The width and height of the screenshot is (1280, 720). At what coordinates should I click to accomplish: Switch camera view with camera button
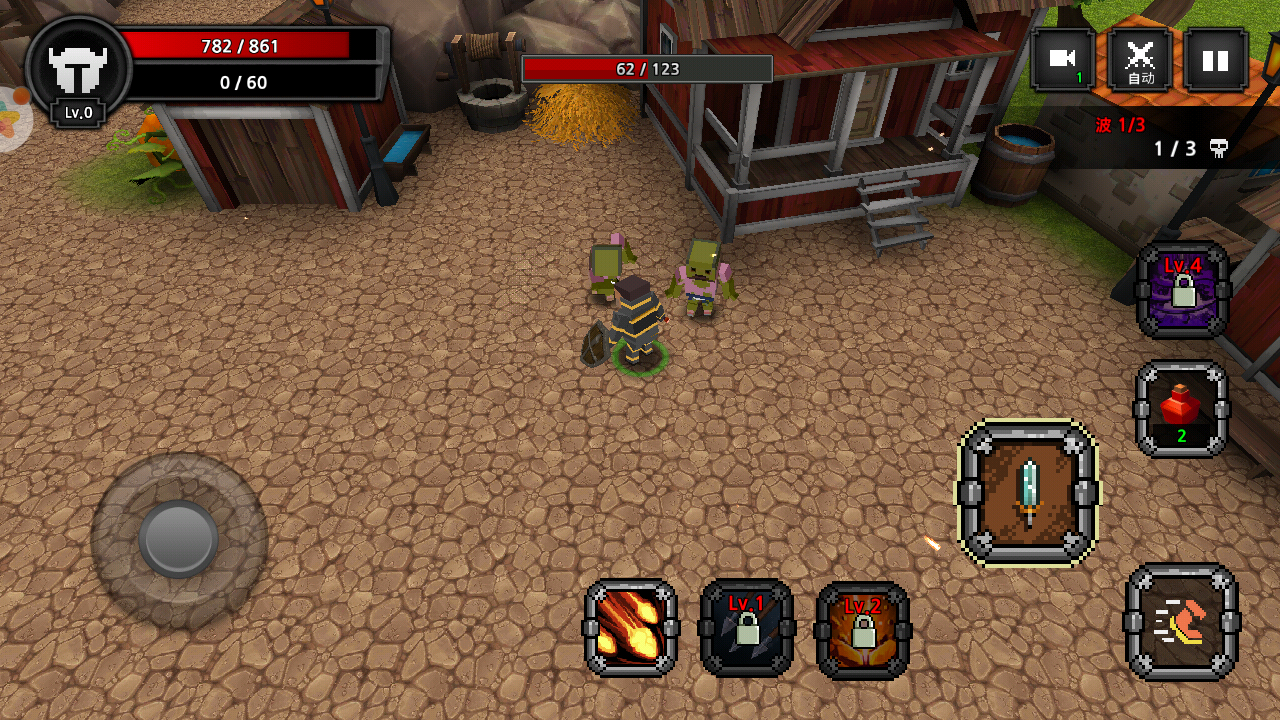pyautogui.click(x=1063, y=60)
